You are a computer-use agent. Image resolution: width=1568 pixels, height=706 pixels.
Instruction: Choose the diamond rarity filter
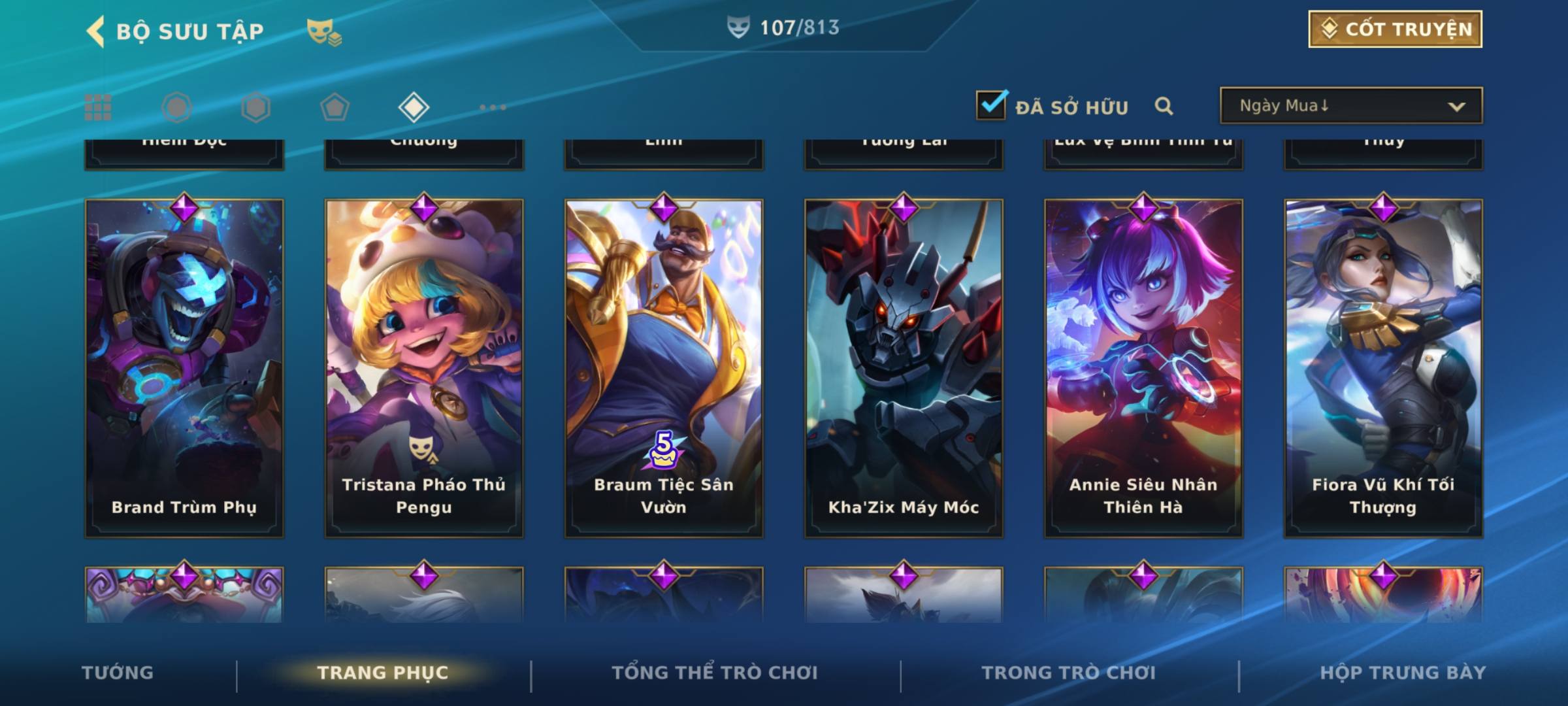tap(414, 107)
